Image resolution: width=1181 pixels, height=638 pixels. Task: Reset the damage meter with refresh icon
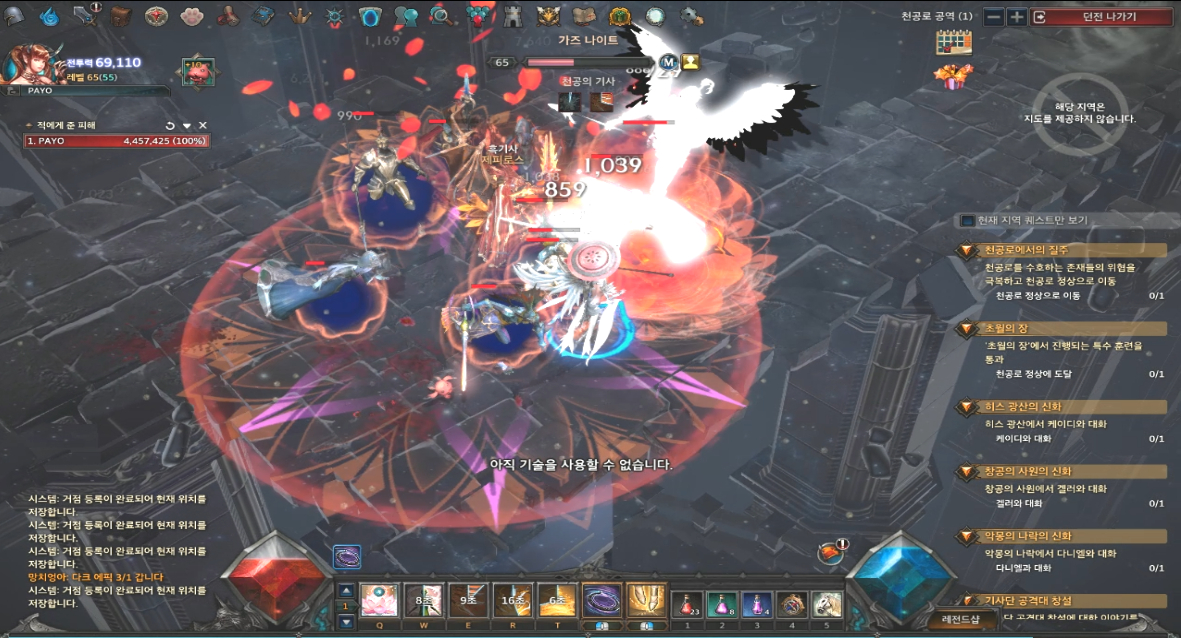pyautogui.click(x=170, y=125)
